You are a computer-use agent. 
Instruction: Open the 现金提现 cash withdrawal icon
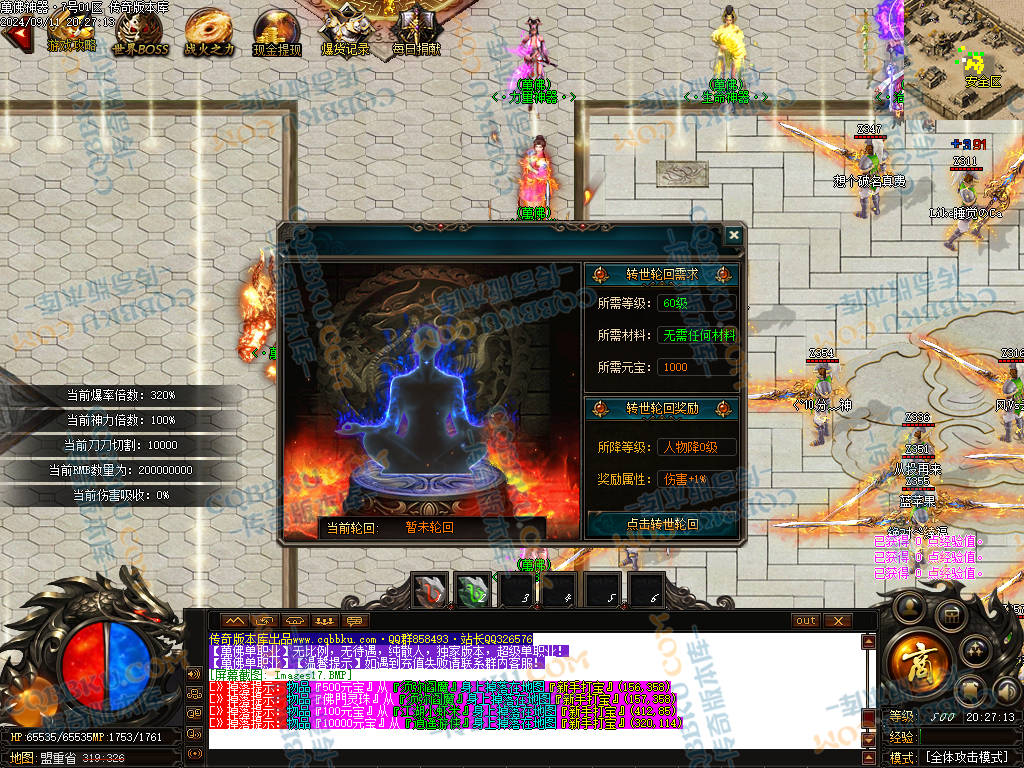pyautogui.click(x=277, y=31)
